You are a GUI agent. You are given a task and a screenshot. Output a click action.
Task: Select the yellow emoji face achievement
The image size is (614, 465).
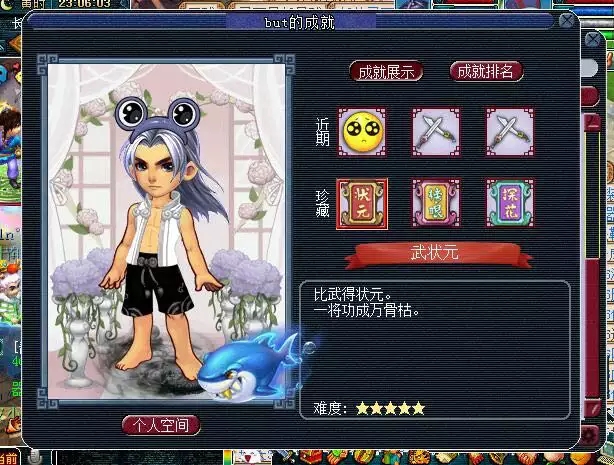[361, 132]
